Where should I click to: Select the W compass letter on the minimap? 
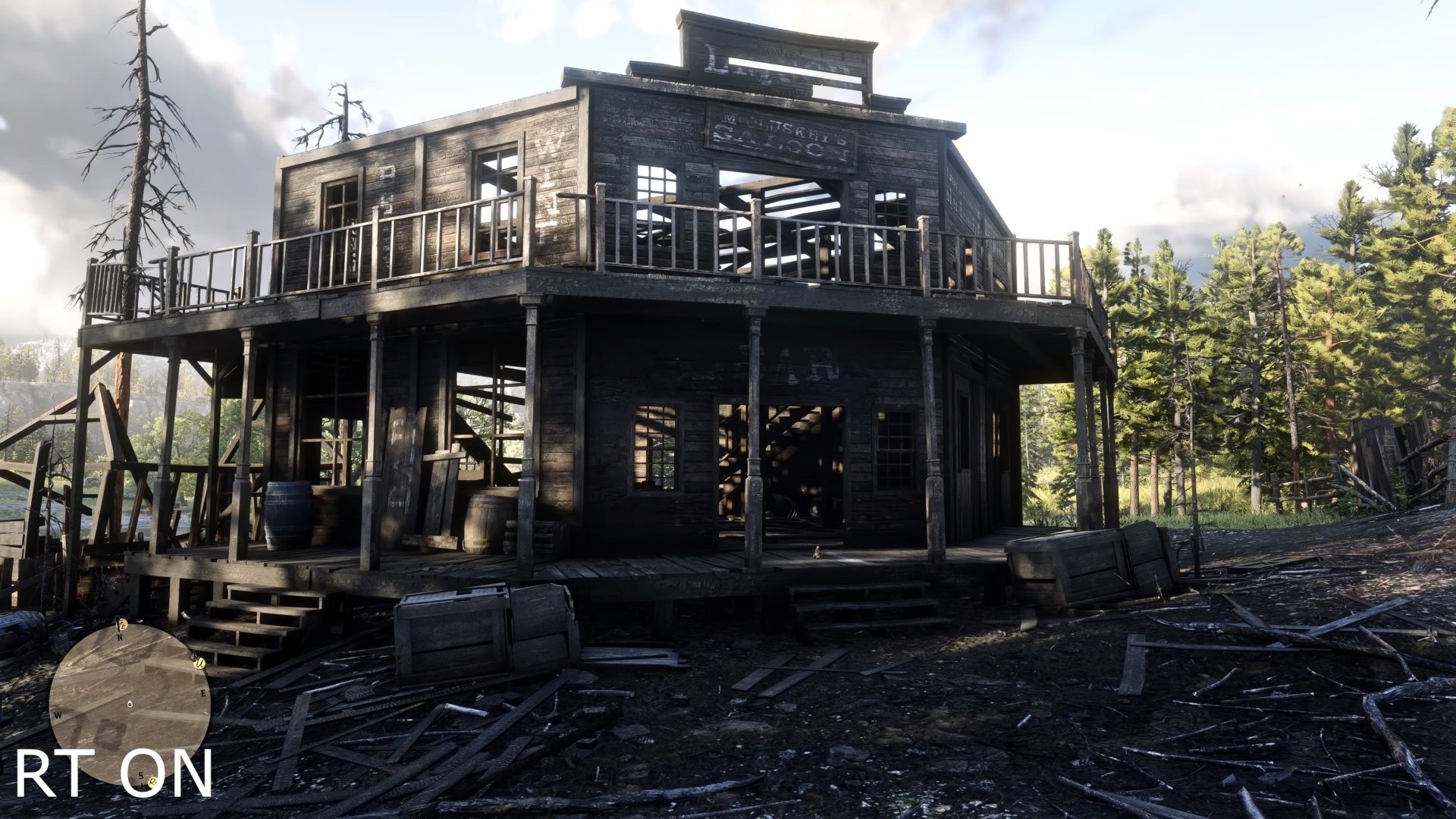58,714
